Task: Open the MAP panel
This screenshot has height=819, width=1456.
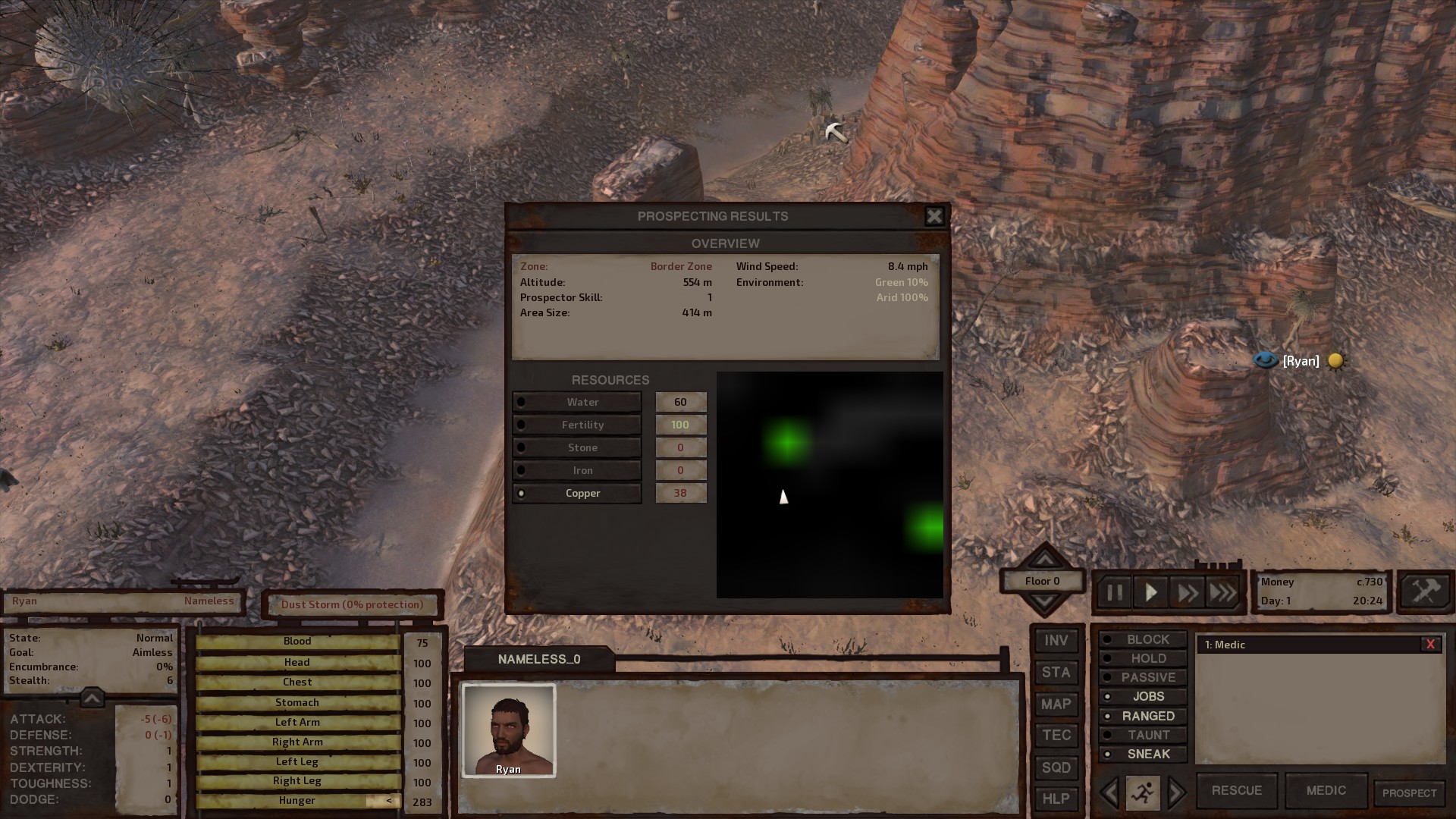Action: 1056,704
